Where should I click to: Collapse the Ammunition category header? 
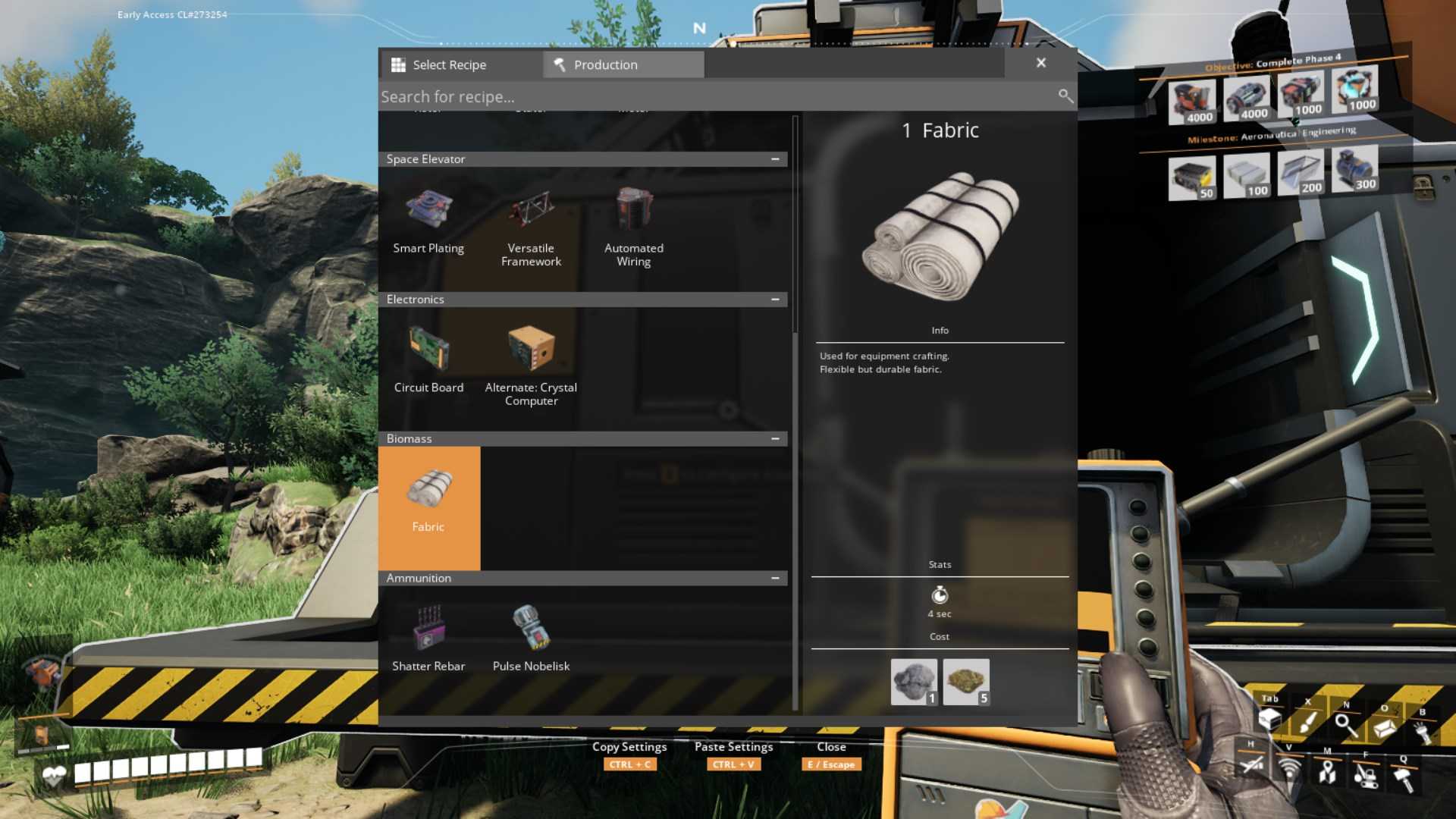click(775, 579)
